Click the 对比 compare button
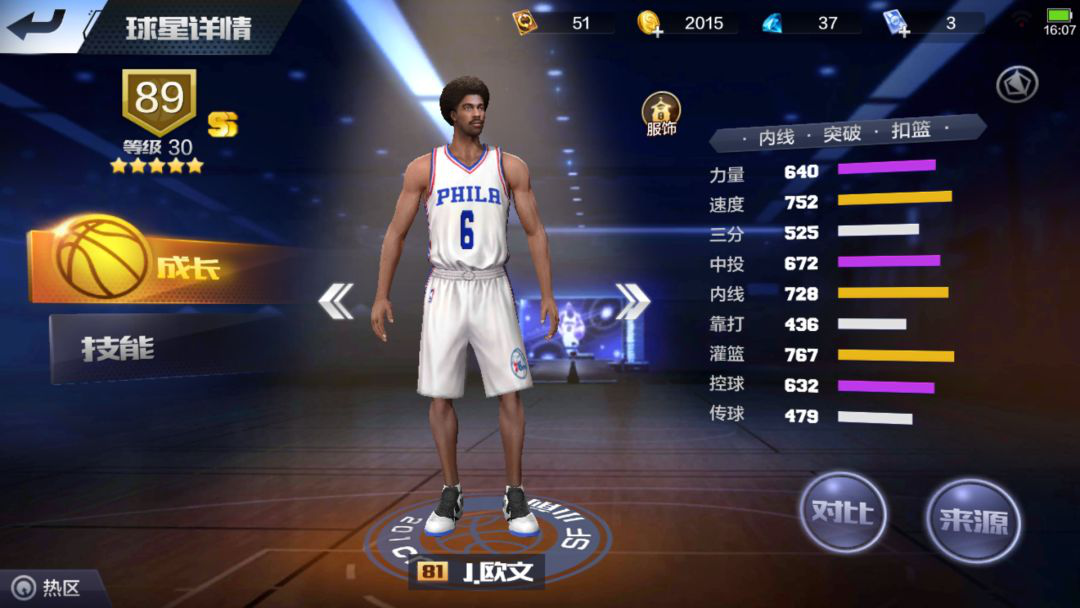This screenshot has width=1080, height=608. [843, 513]
